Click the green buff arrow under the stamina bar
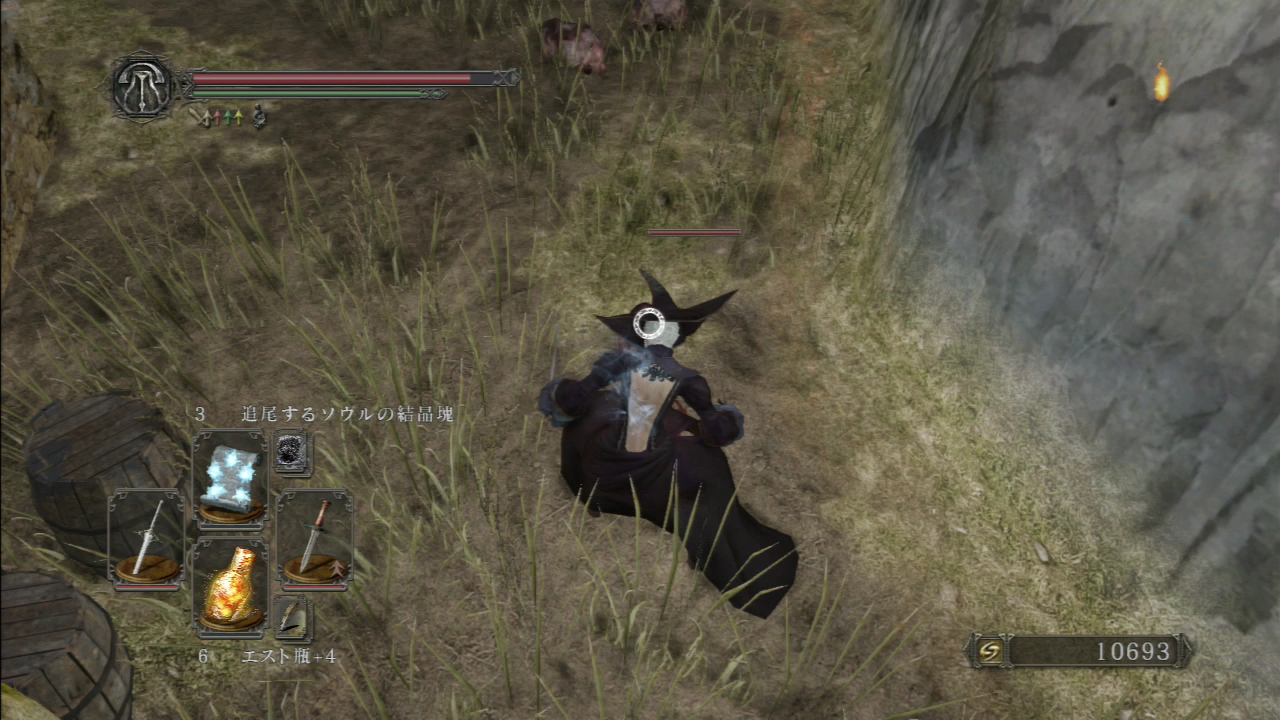 pos(229,117)
